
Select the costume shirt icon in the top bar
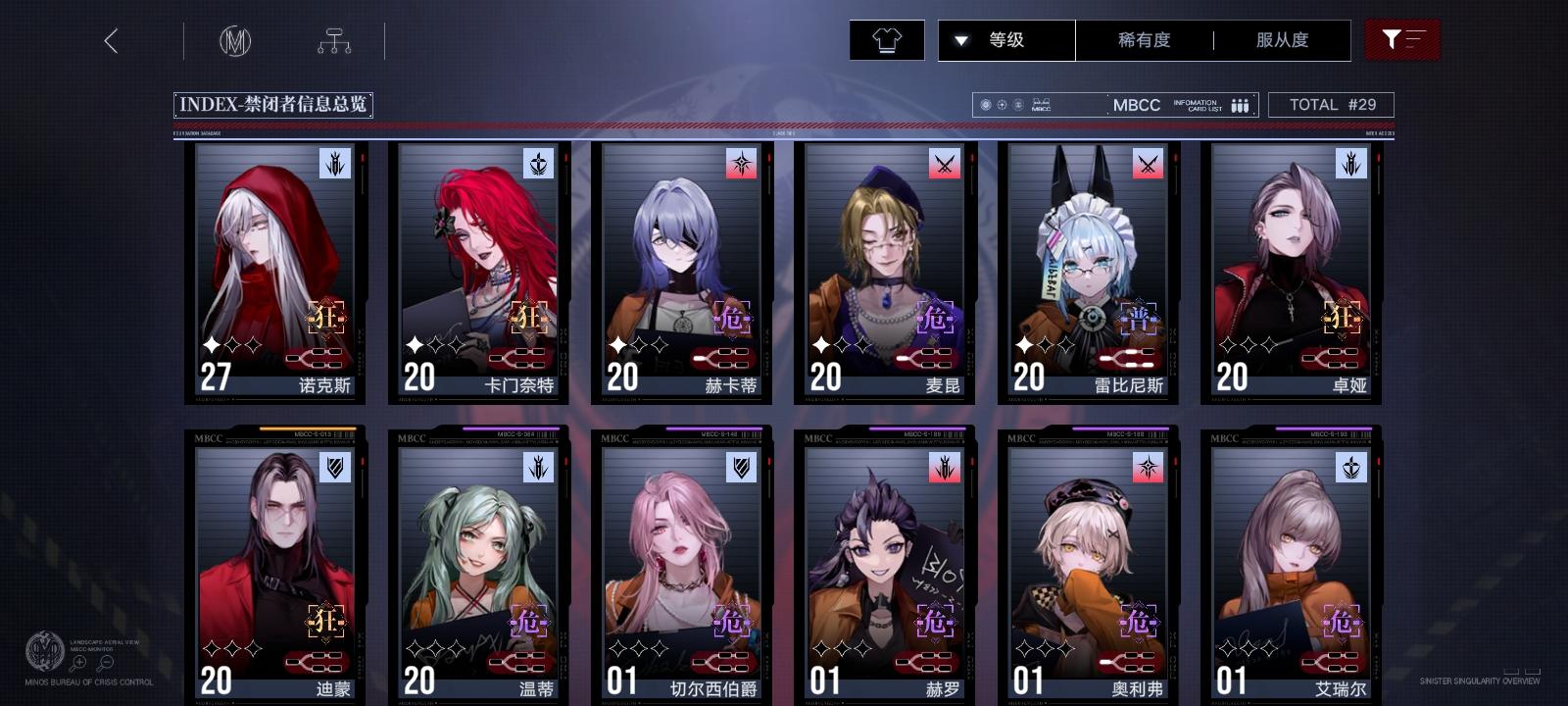[x=887, y=40]
